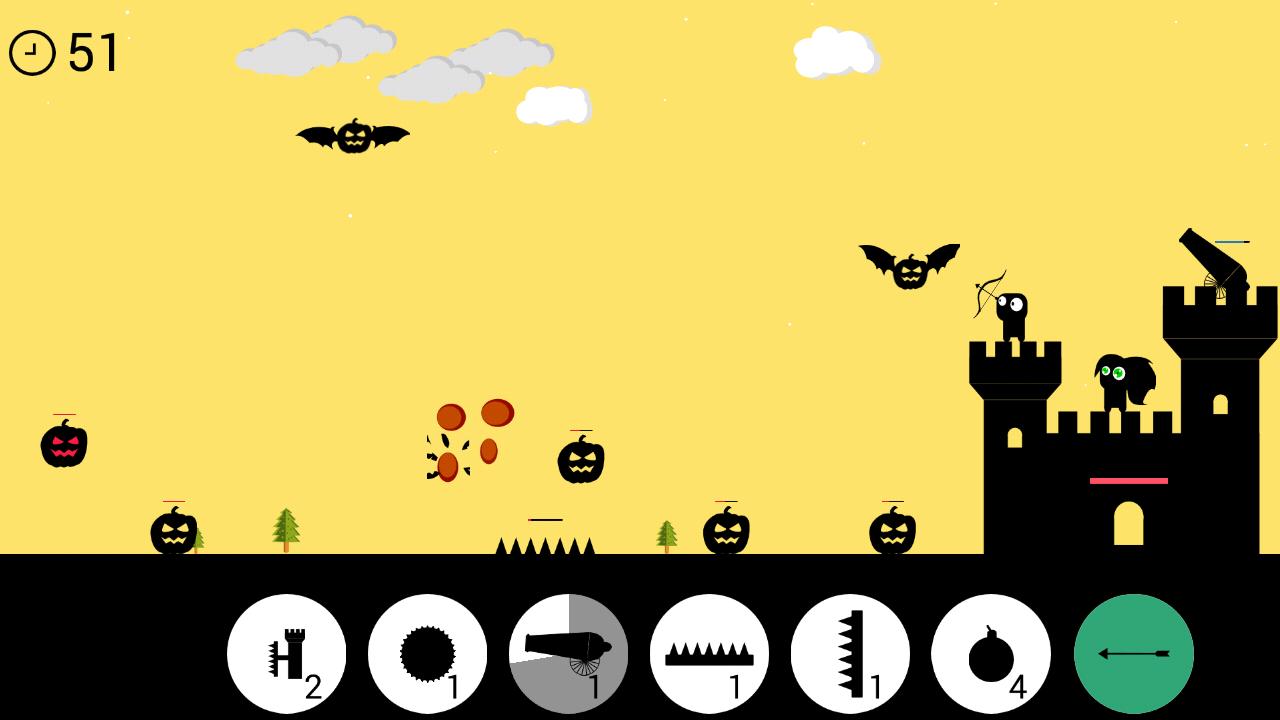Select the wall spikes trap icon

click(x=852, y=653)
